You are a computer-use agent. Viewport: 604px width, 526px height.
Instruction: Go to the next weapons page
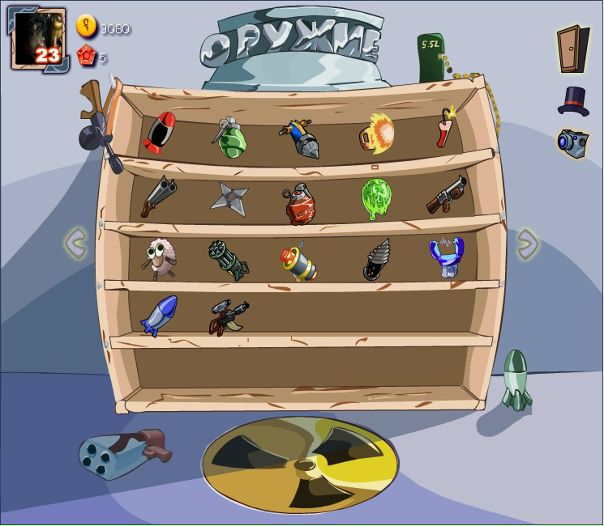(527, 243)
